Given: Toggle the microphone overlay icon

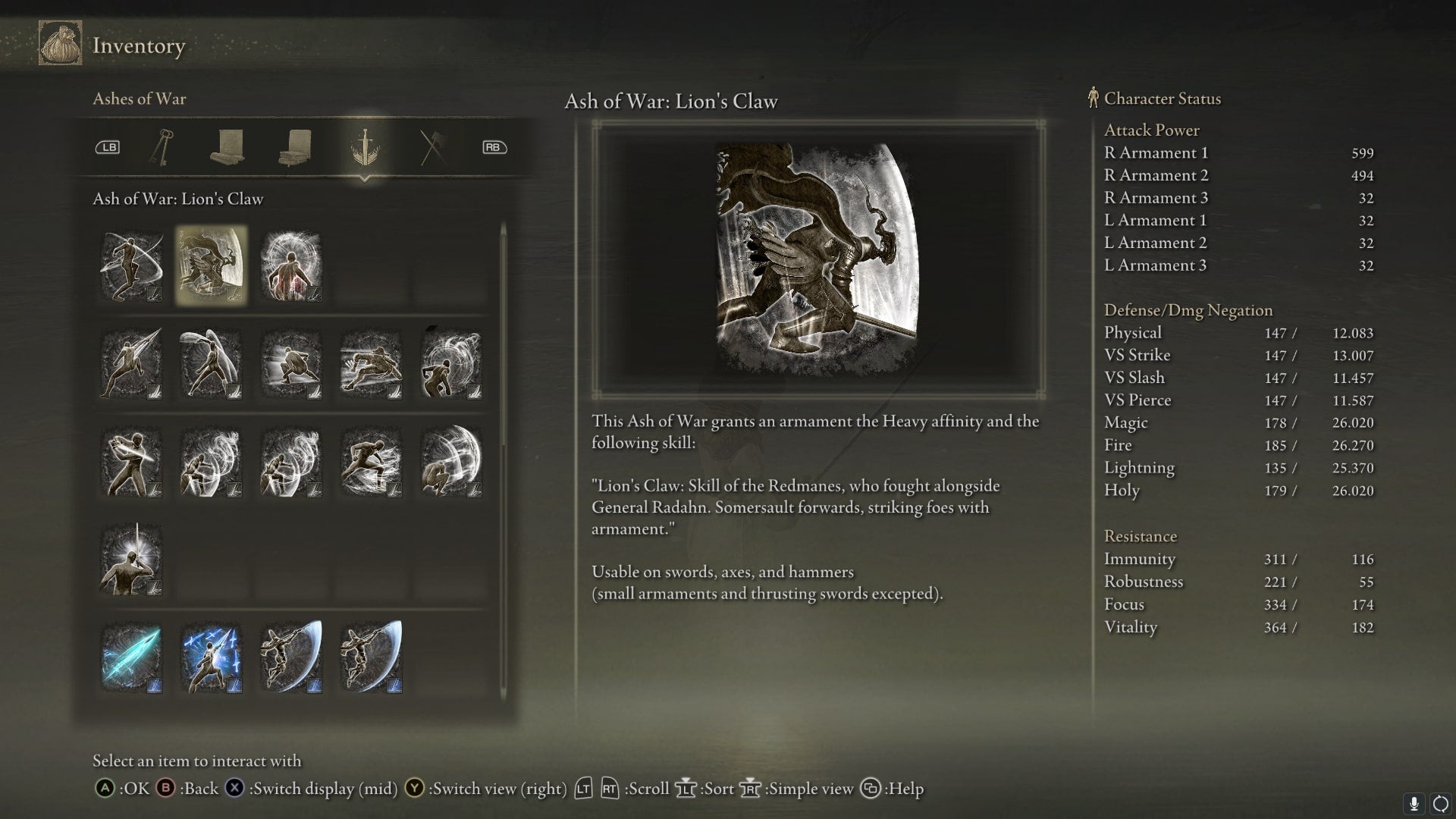Looking at the screenshot, I should click(1414, 803).
